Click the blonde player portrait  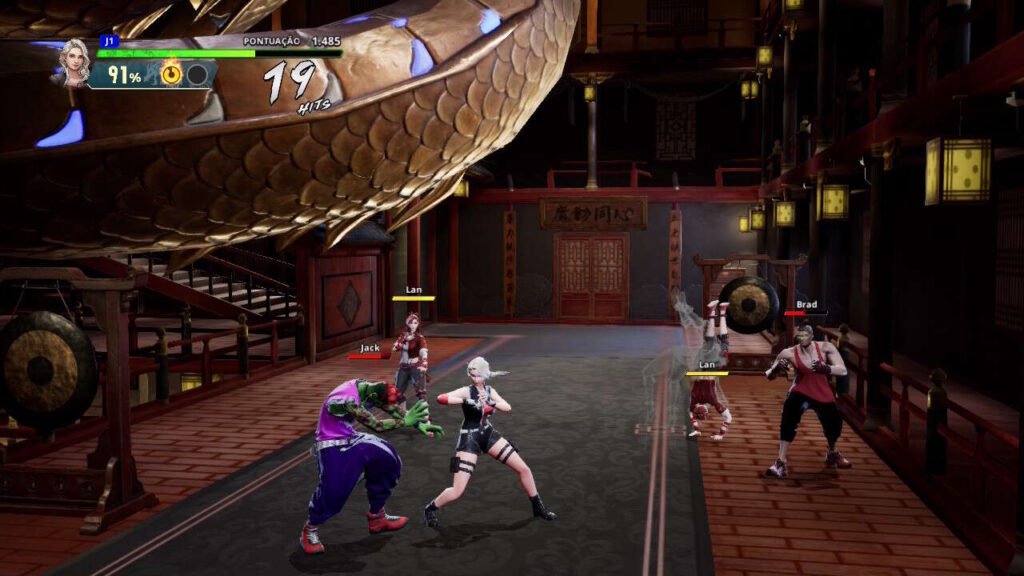(75, 61)
